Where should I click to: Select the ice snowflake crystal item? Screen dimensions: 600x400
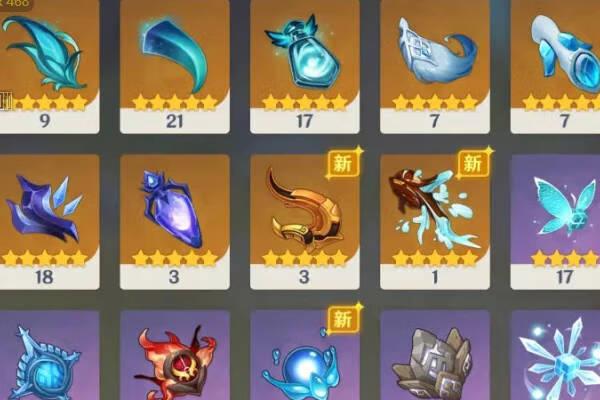pyautogui.click(x=560, y=360)
